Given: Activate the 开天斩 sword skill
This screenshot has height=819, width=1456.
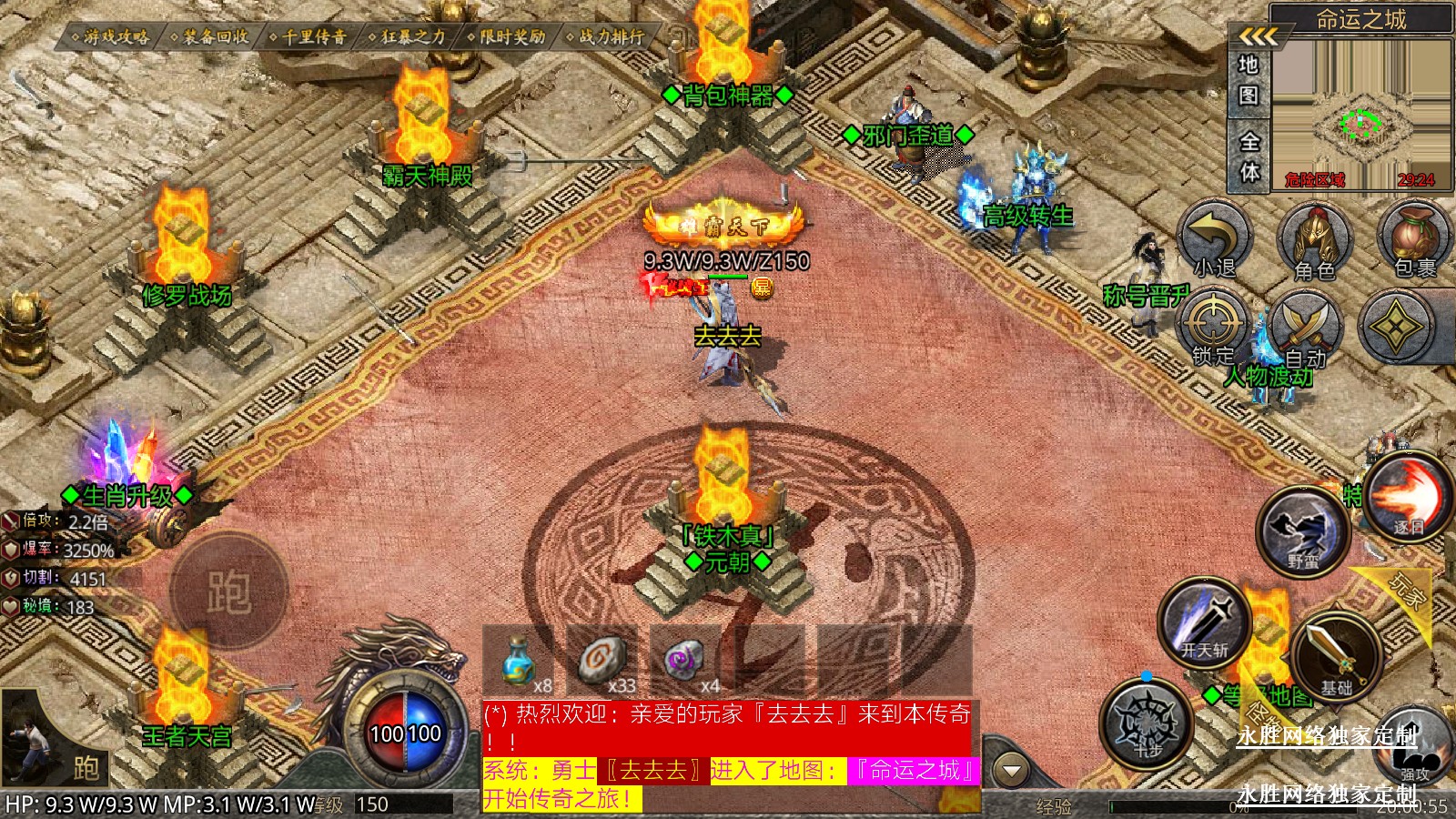Looking at the screenshot, I should pyautogui.click(x=1204, y=622).
